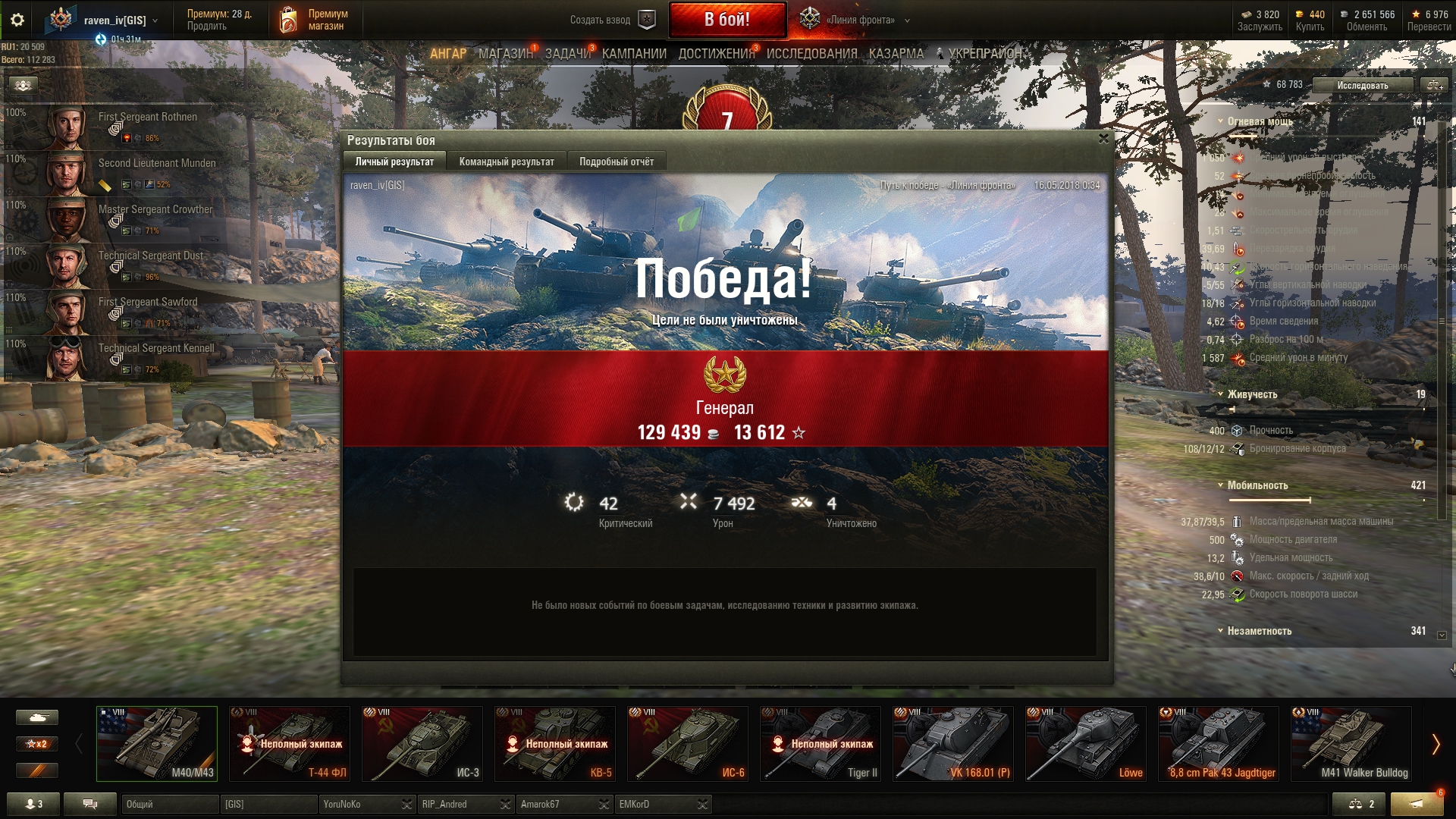The height and width of the screenshot is (819, 1456).
Task: Select the Löwe tank in the carousel
Action: (1086, 744)
